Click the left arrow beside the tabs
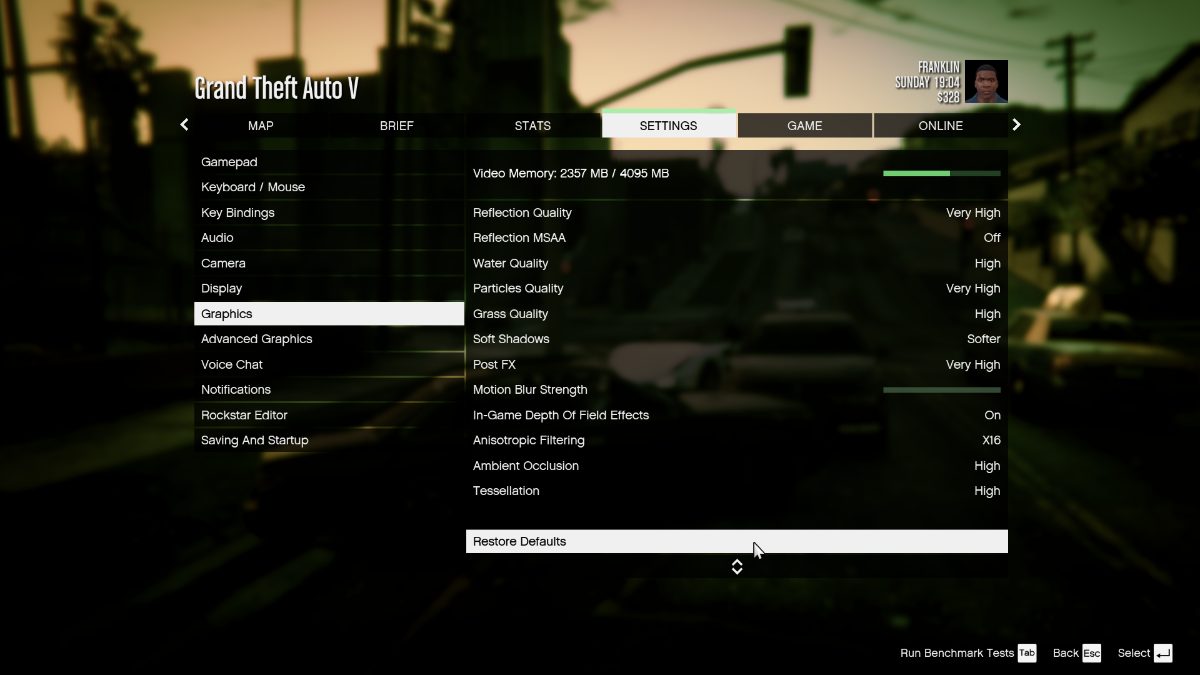 (x=184, y=125)
